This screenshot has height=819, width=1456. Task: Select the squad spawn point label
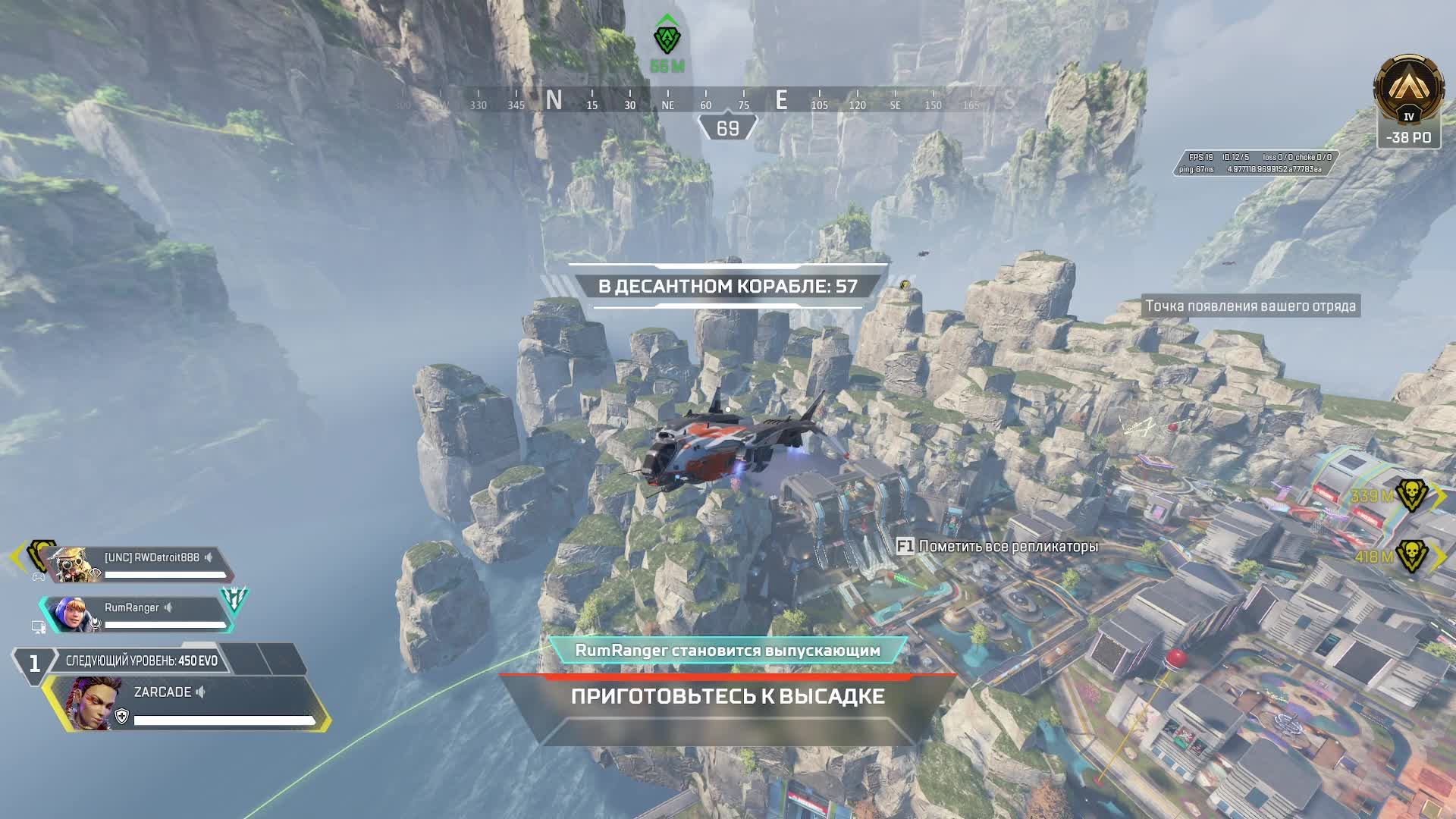pyautogui.click(x=1250, y=306)
